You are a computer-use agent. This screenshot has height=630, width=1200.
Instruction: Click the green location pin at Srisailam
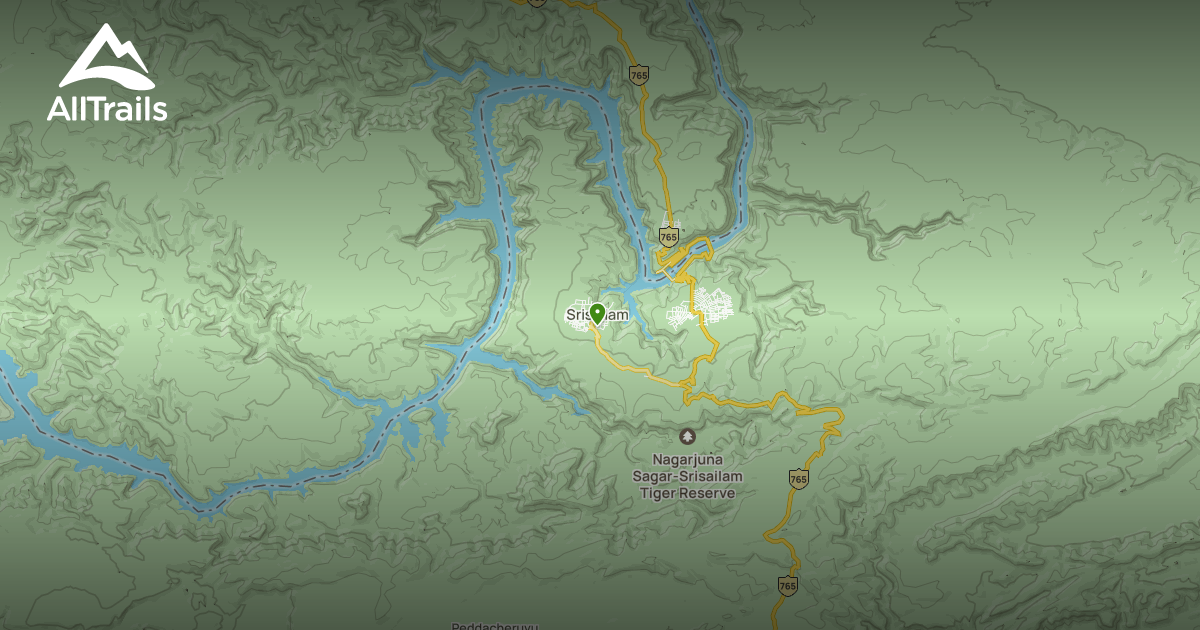[x=597, y=314]
